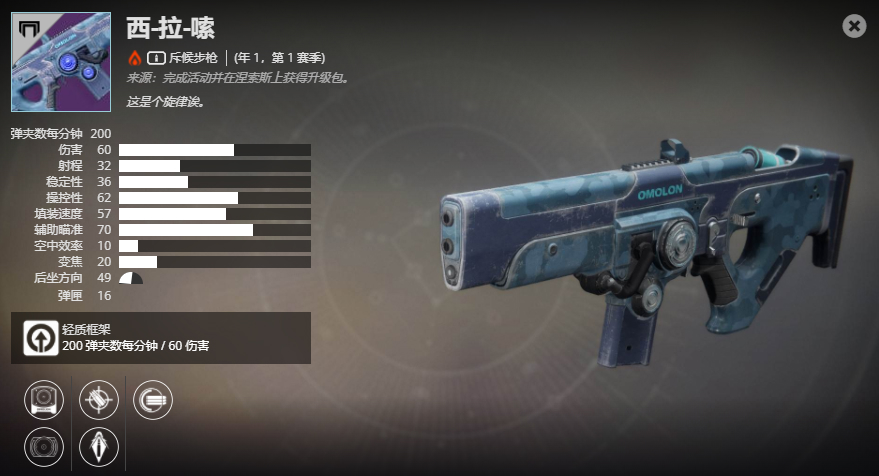Choose the upper square scope sight perk
Image resolution: width=879 pixels, height=476 pixels.
44,400
